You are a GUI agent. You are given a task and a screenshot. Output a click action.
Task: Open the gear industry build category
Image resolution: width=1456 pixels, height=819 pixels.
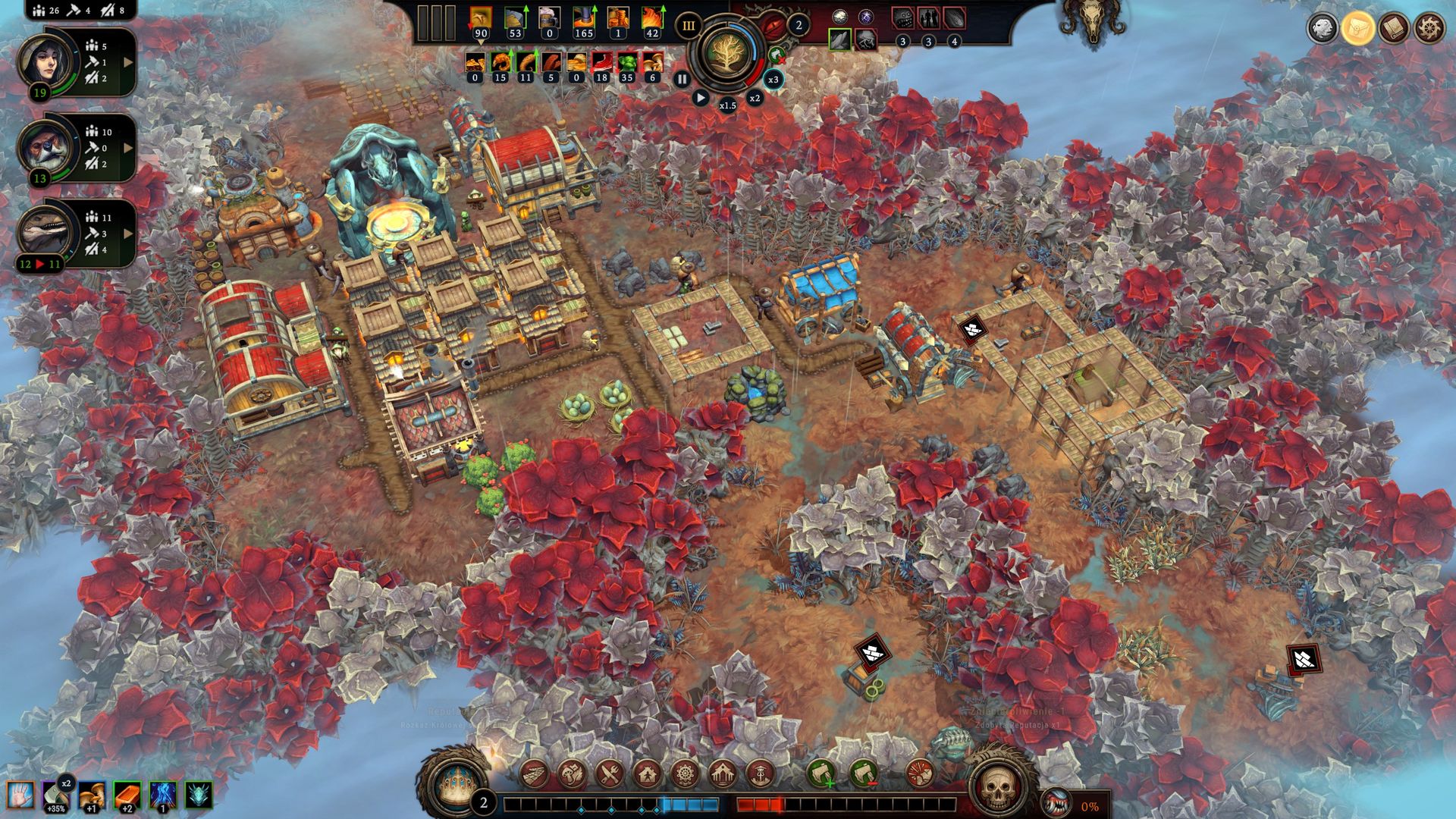(x=684, y=774)
